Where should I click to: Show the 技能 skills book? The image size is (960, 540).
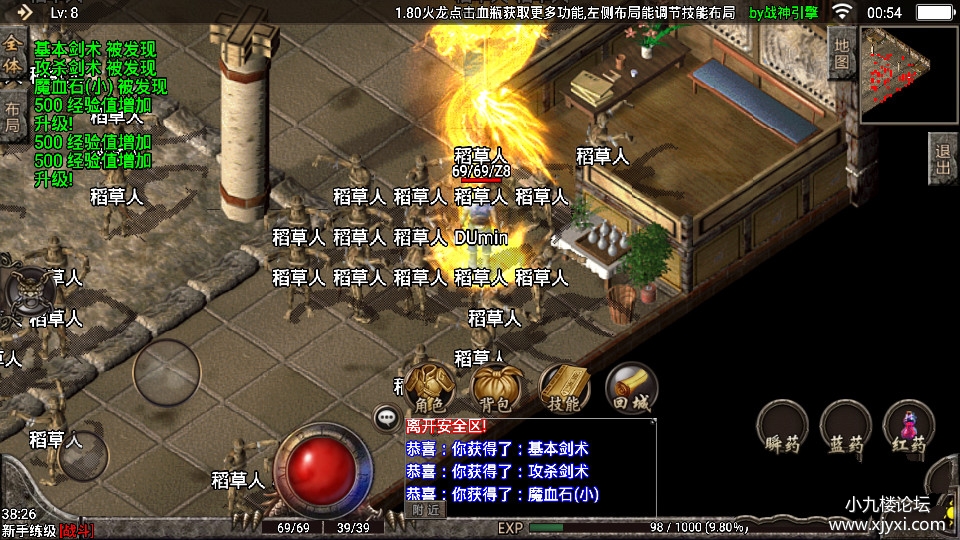click(x=563, y=388)
